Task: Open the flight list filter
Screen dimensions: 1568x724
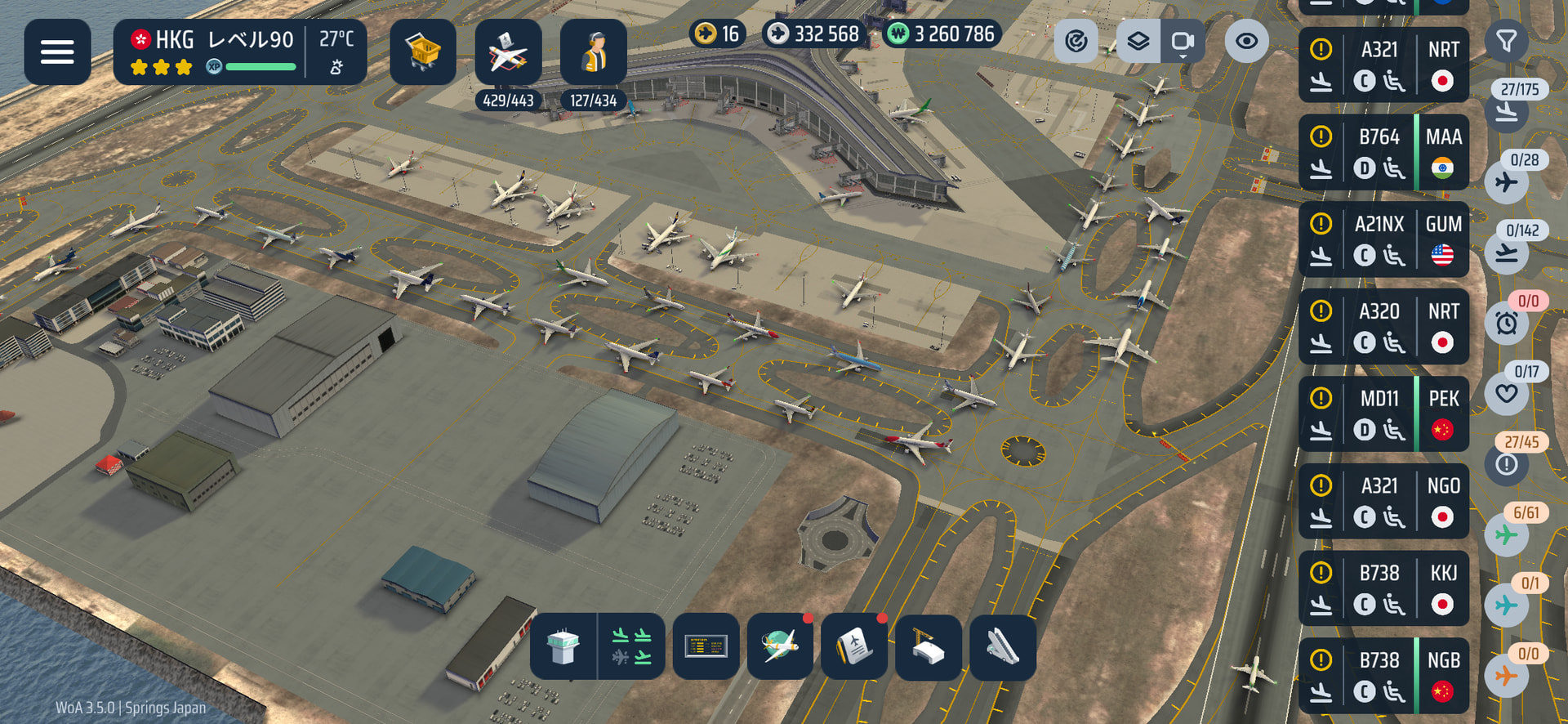Action: 1507,40
